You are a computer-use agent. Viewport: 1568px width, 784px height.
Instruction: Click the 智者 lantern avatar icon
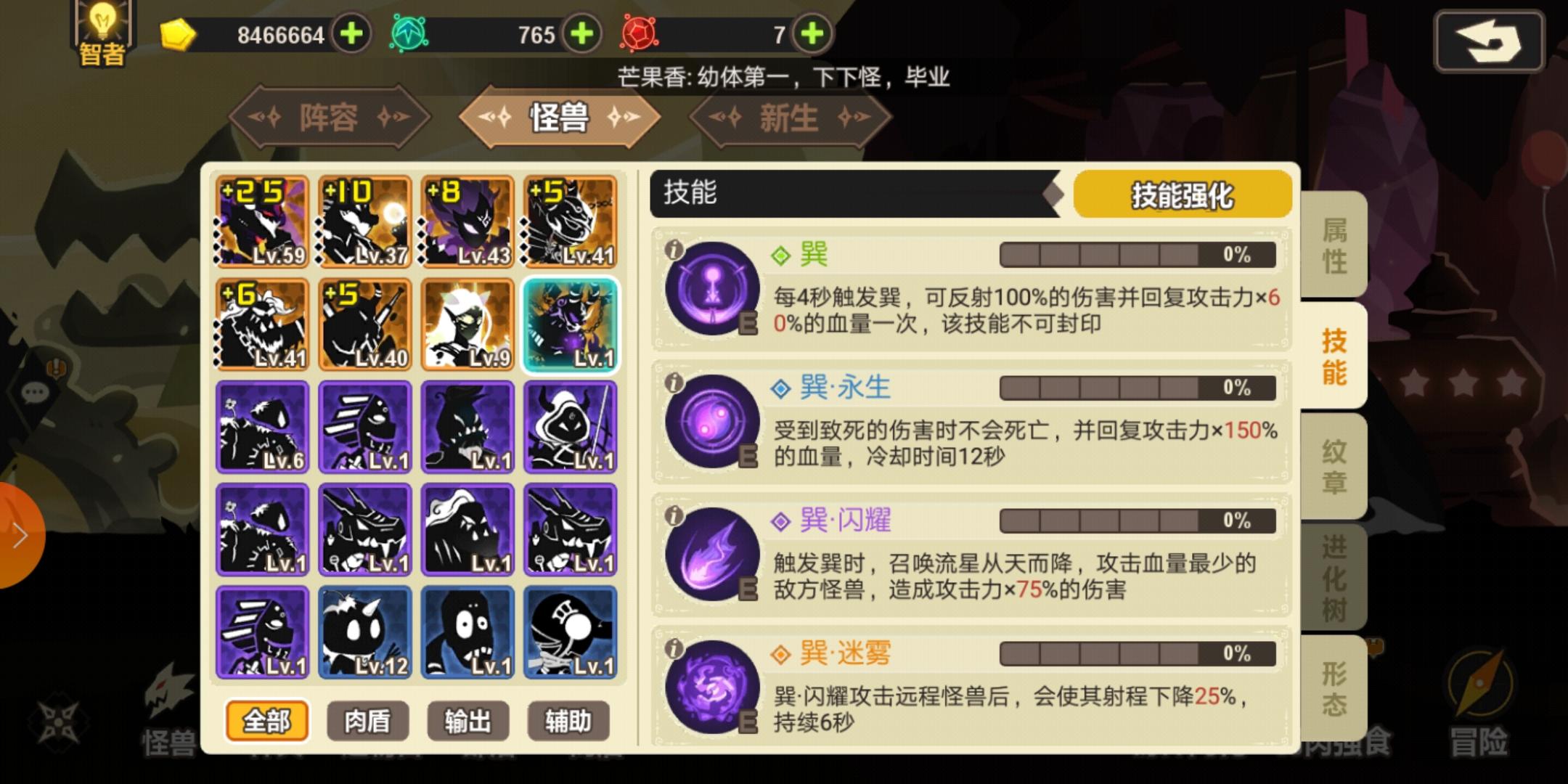point(102,31)
